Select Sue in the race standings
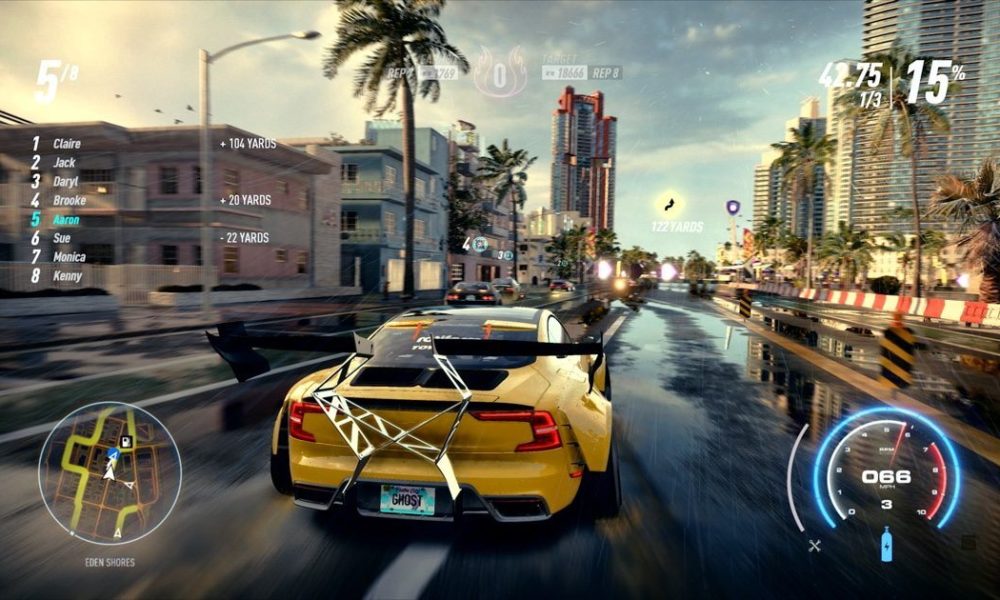 coord(62,238)
